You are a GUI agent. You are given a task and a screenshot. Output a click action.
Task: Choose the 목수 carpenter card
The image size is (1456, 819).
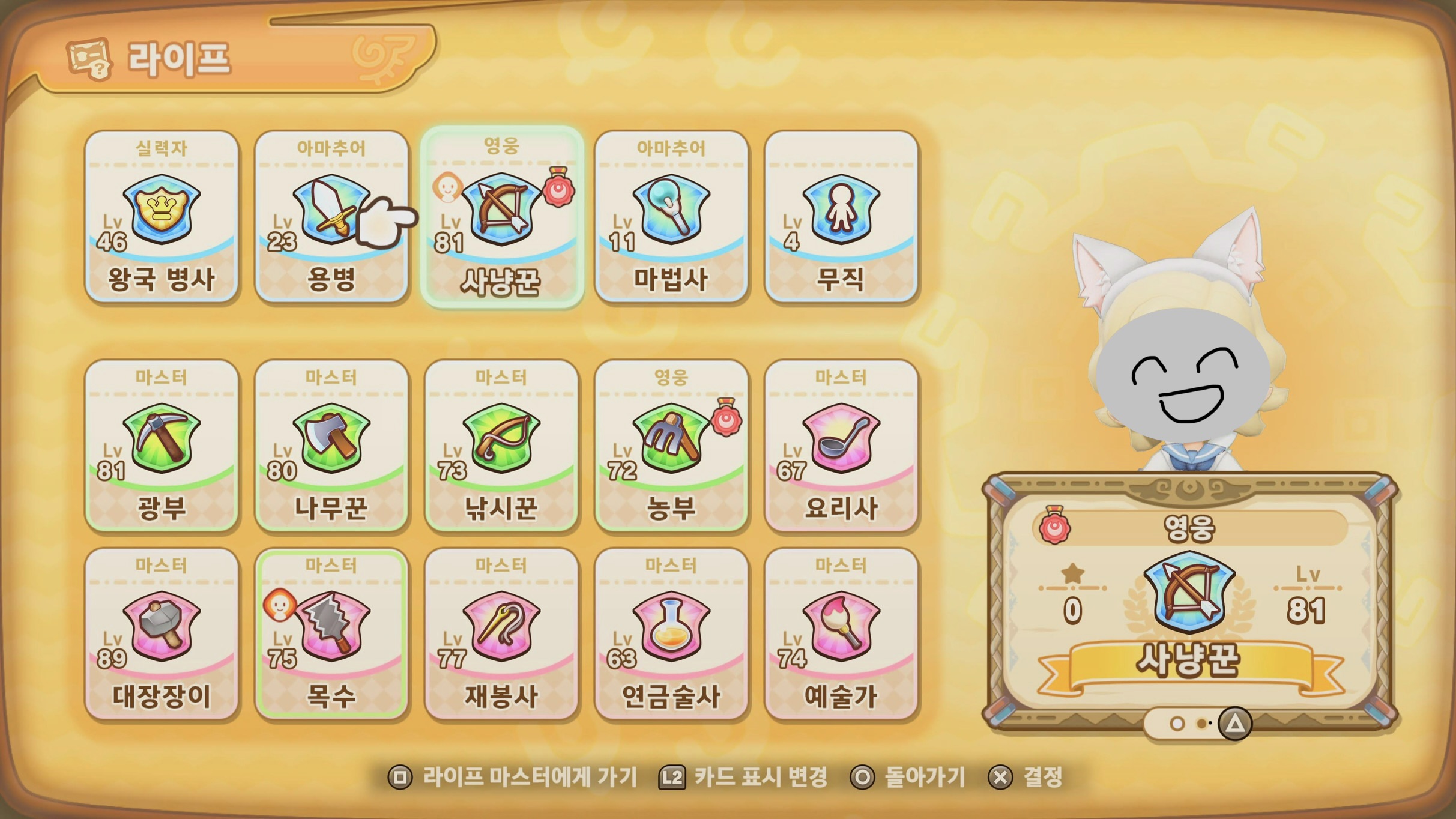(x=331, y=633)
